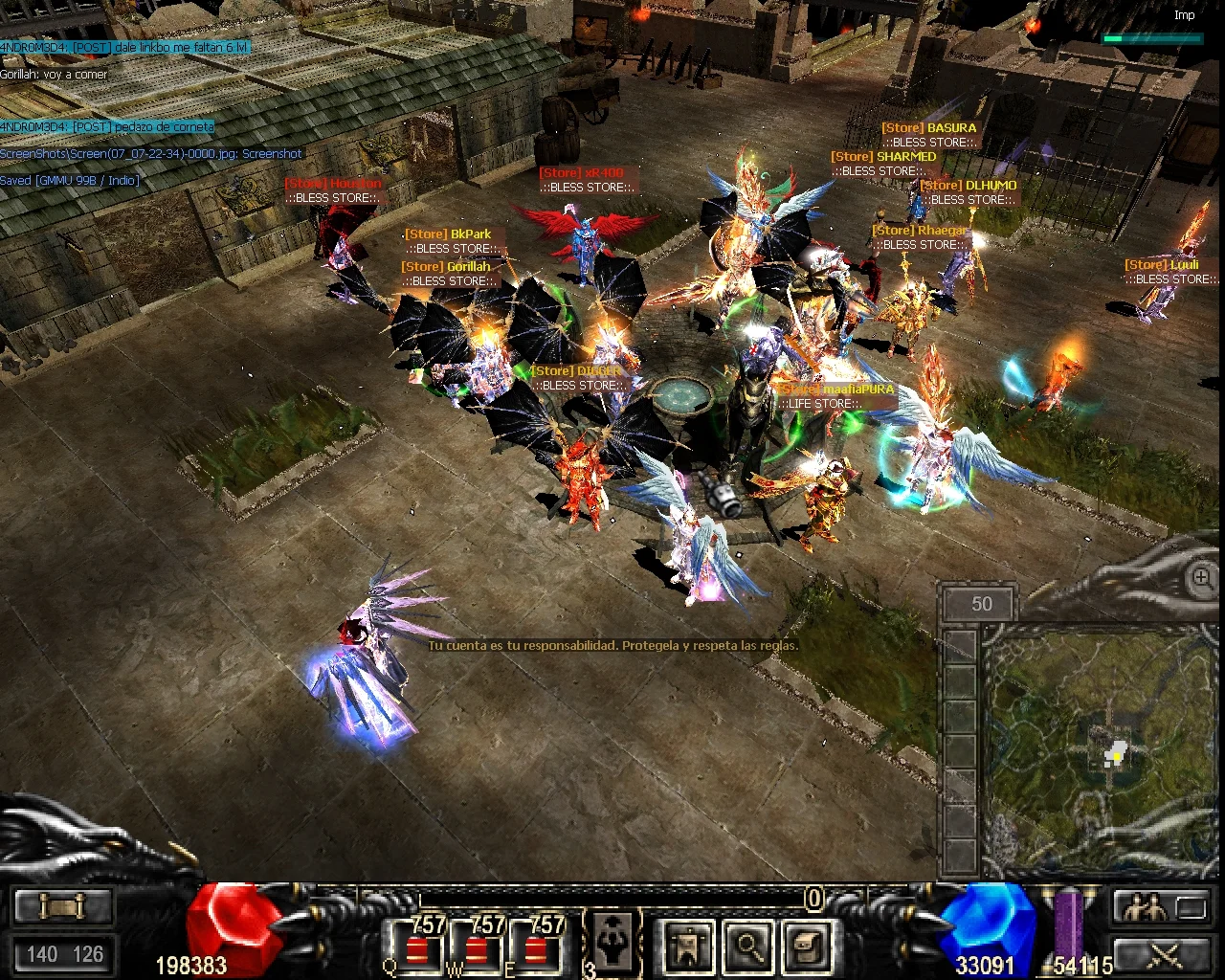Open the party button with two figures
1225x980 pixels.
pyautogui.click(x=1146, y=906)
